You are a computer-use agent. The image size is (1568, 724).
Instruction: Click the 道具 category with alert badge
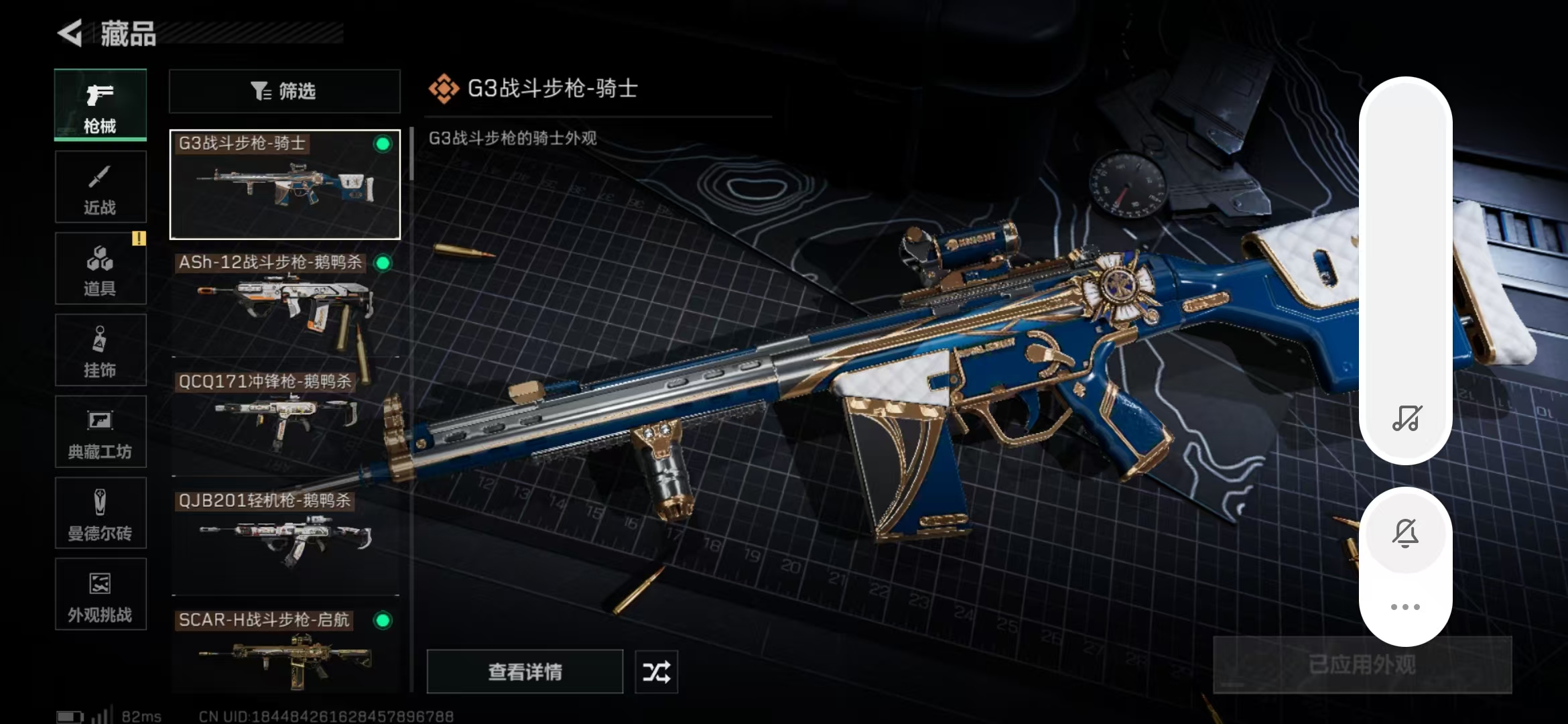point(99,268)
